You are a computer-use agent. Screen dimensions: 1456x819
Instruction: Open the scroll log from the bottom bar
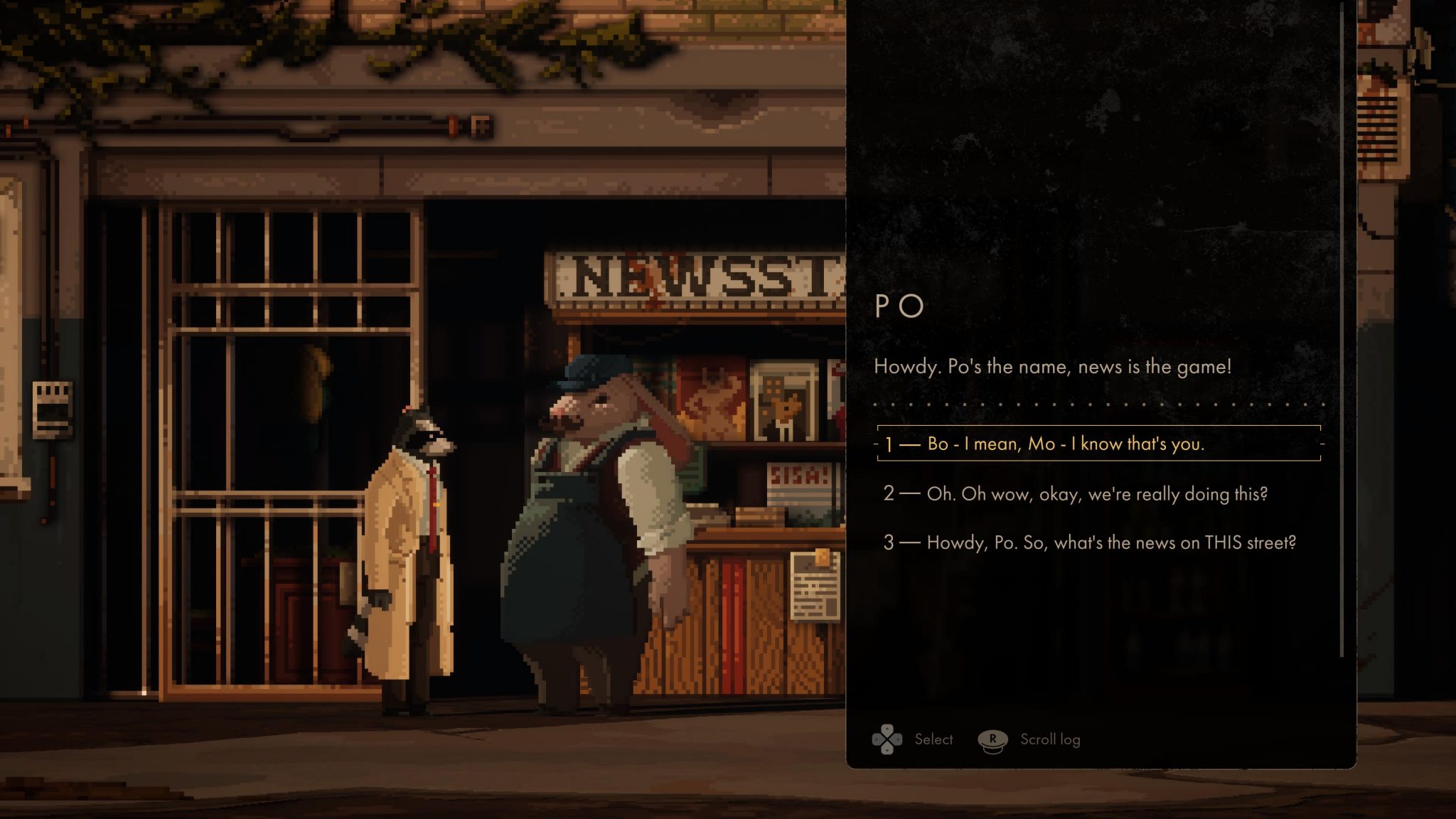[x=1049, y=739]
